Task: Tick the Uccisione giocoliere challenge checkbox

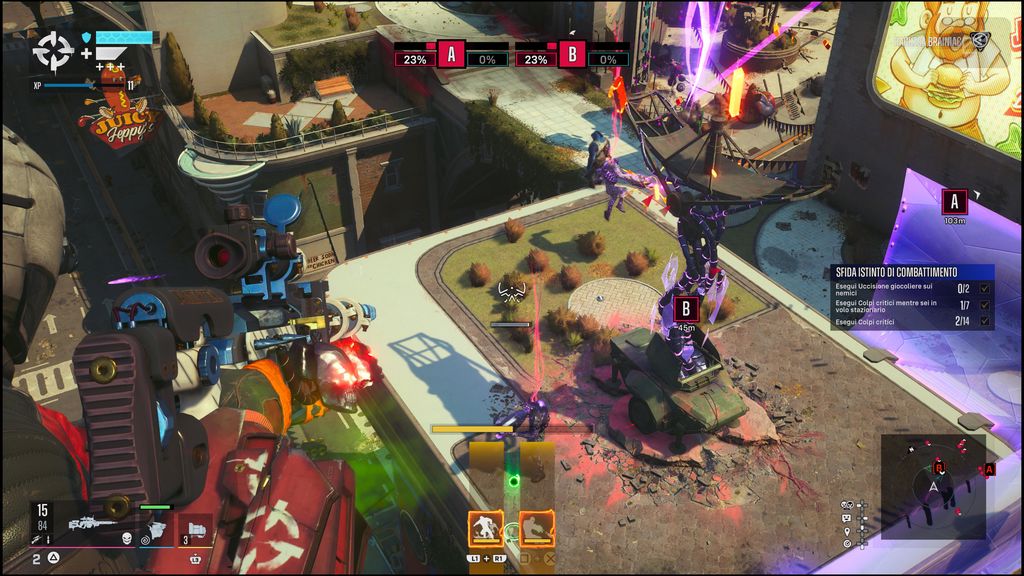Action: [987, 288]
